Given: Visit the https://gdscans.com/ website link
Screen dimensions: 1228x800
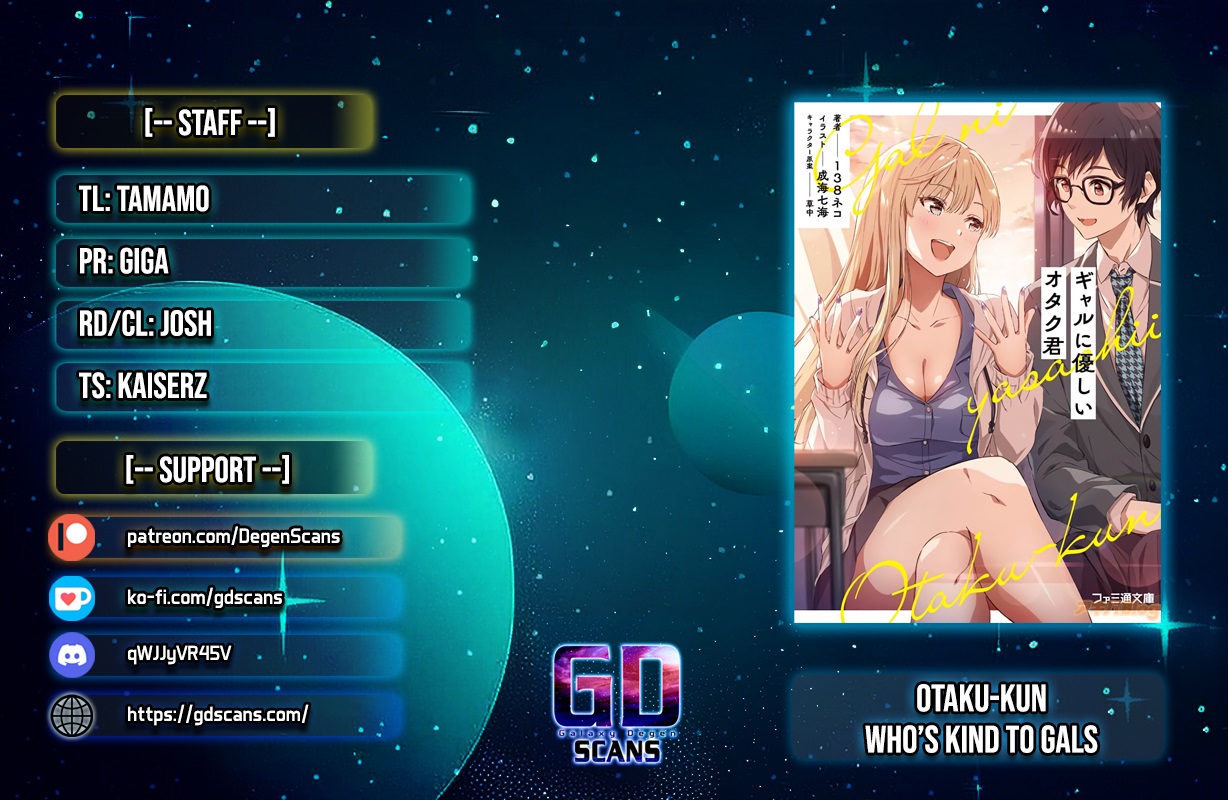Looking at the screenshot, I should click(x=217, y=714).
